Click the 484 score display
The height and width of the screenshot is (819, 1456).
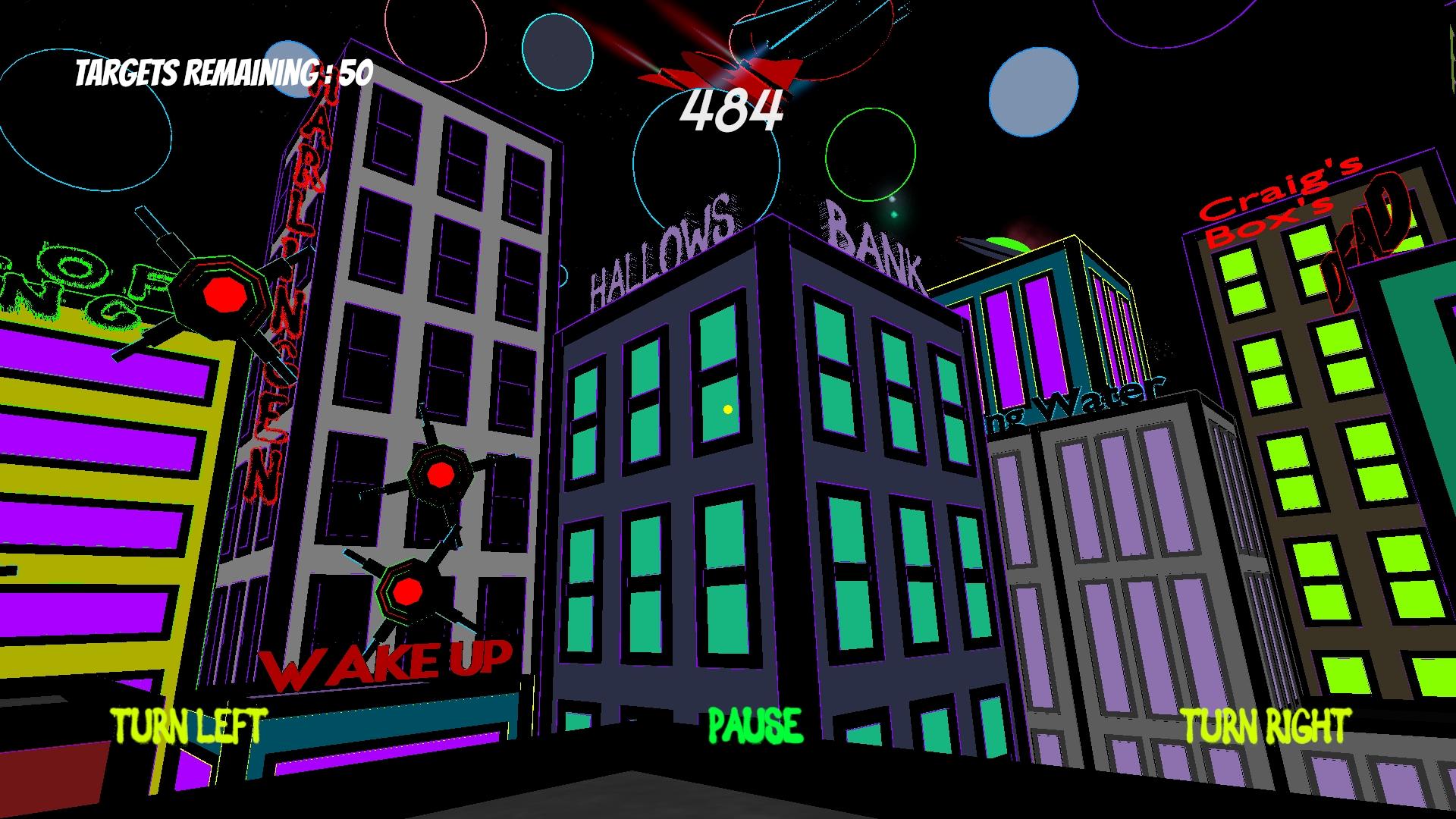click(x=730, y=114)
